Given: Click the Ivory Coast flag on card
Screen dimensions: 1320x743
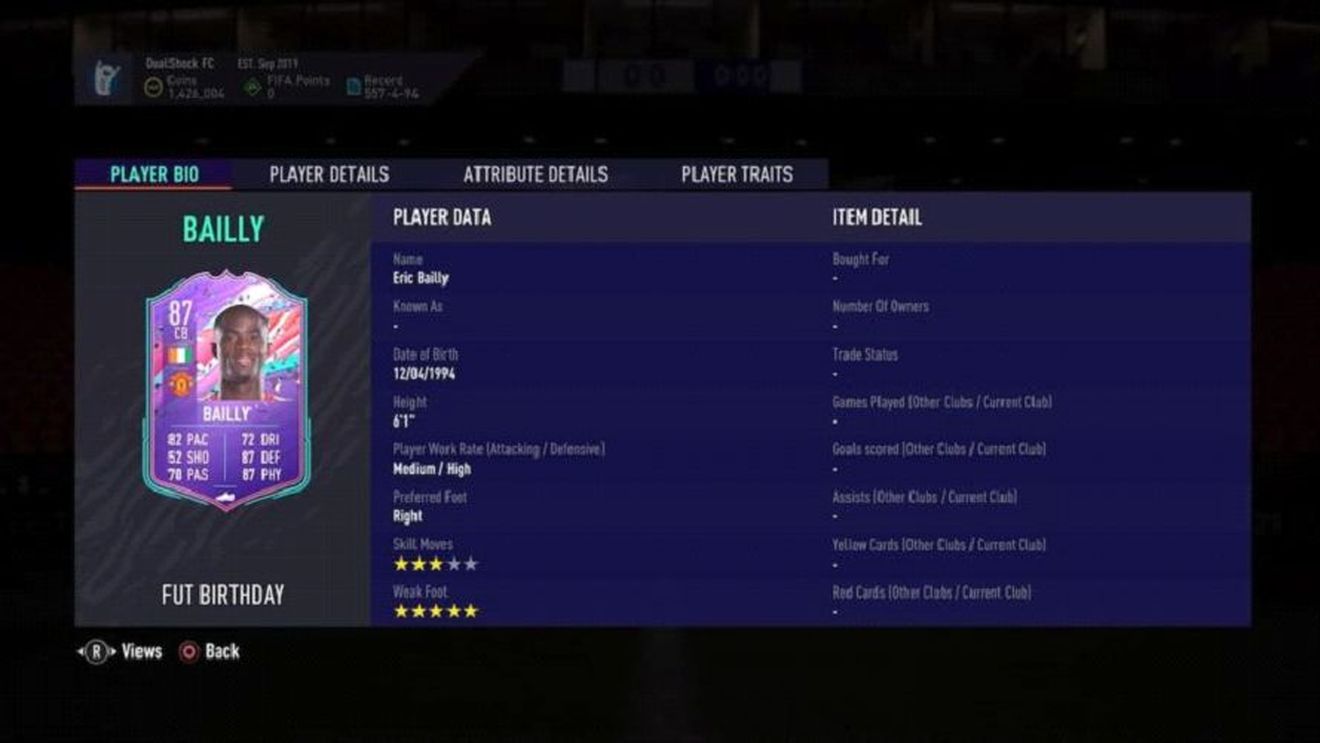Looking at the screenshot, I should [180, 356].
